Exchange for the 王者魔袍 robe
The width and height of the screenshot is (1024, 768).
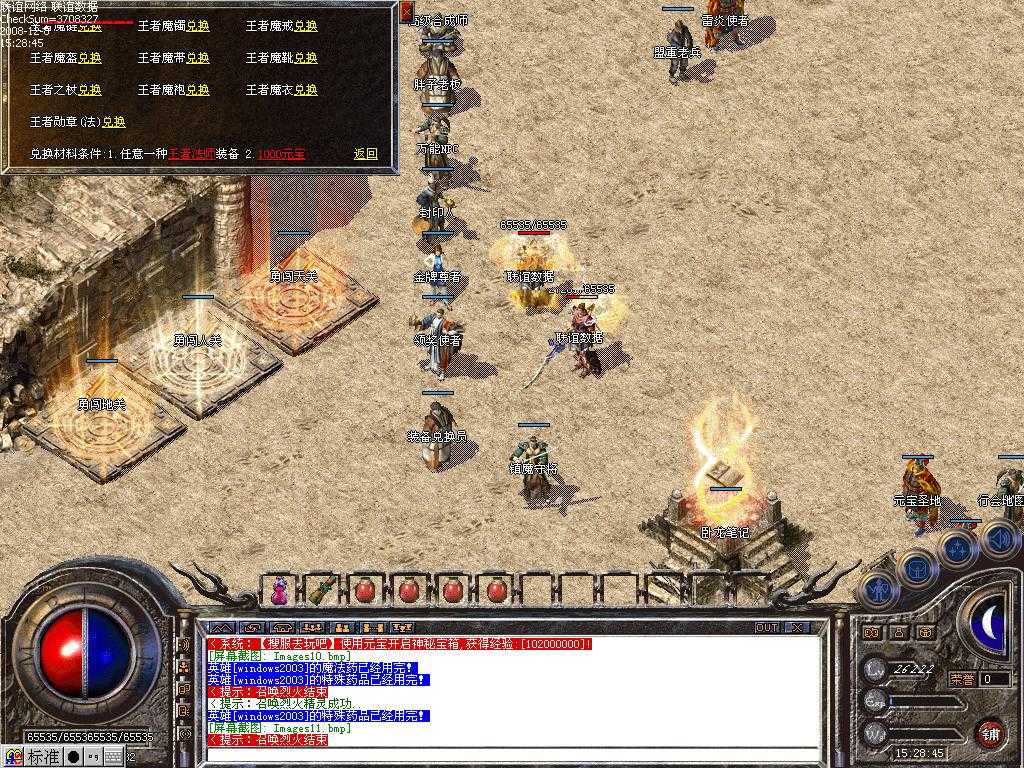[197, 90]
